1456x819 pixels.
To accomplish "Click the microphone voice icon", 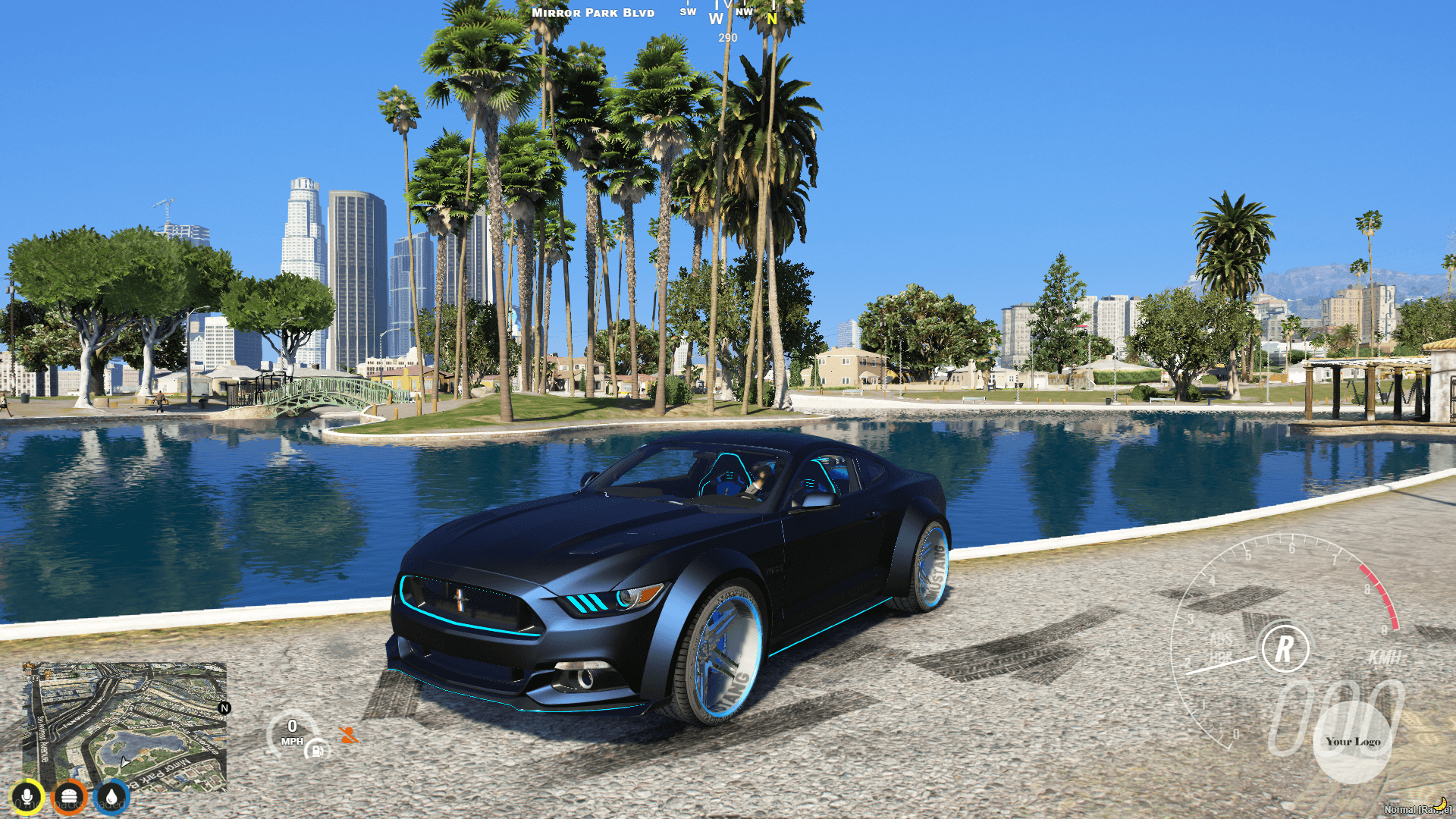I will pyautogui.click(x=27, y=798).
